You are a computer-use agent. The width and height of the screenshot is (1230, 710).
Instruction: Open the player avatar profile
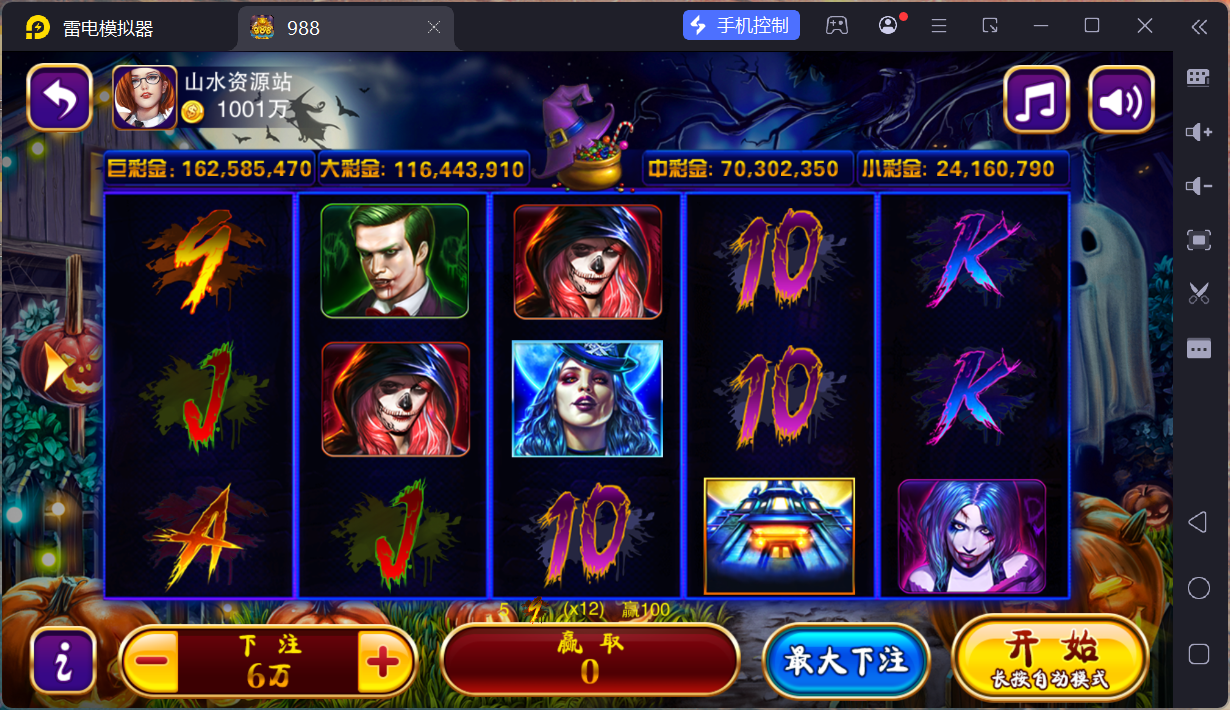[x=145, y=98]
